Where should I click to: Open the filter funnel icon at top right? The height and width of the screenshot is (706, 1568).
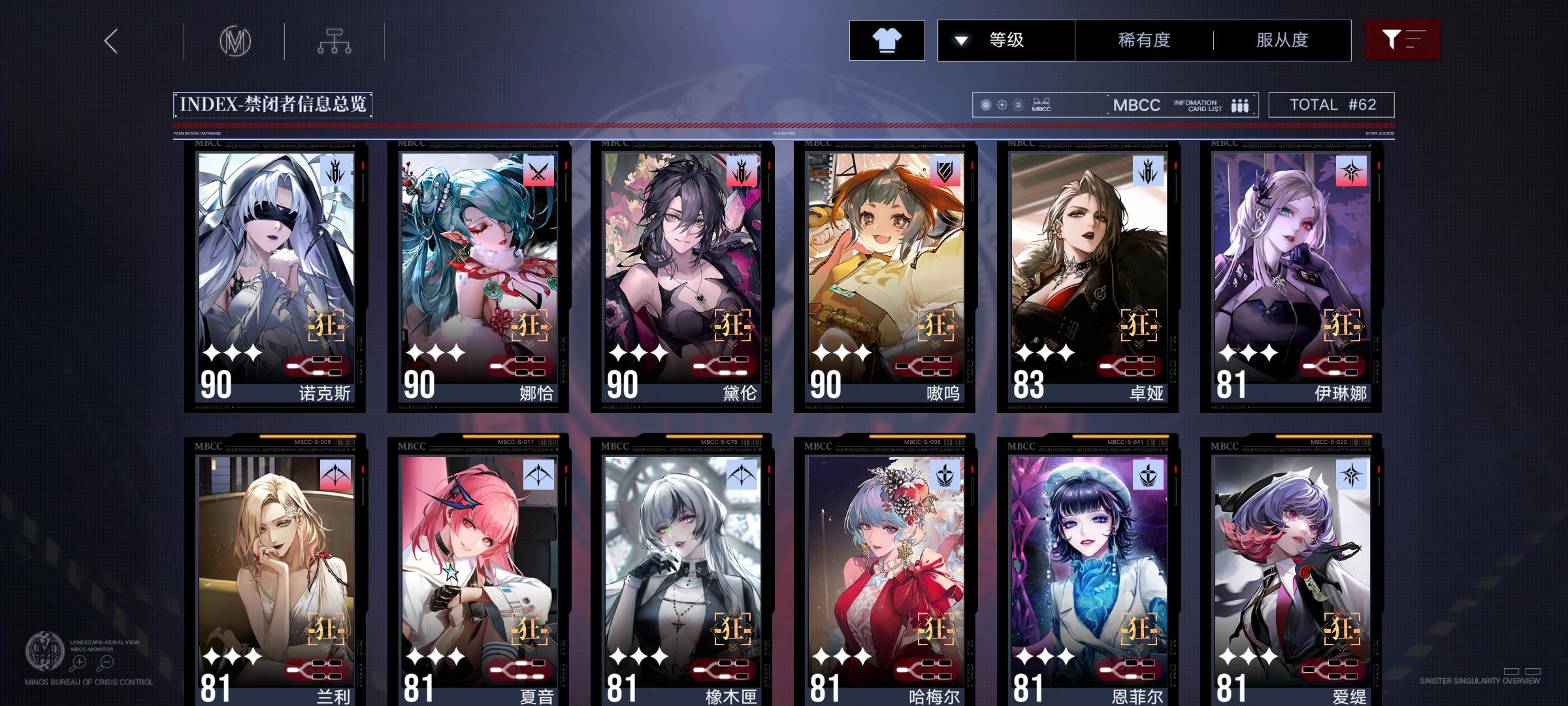(x=1402, y=39)
